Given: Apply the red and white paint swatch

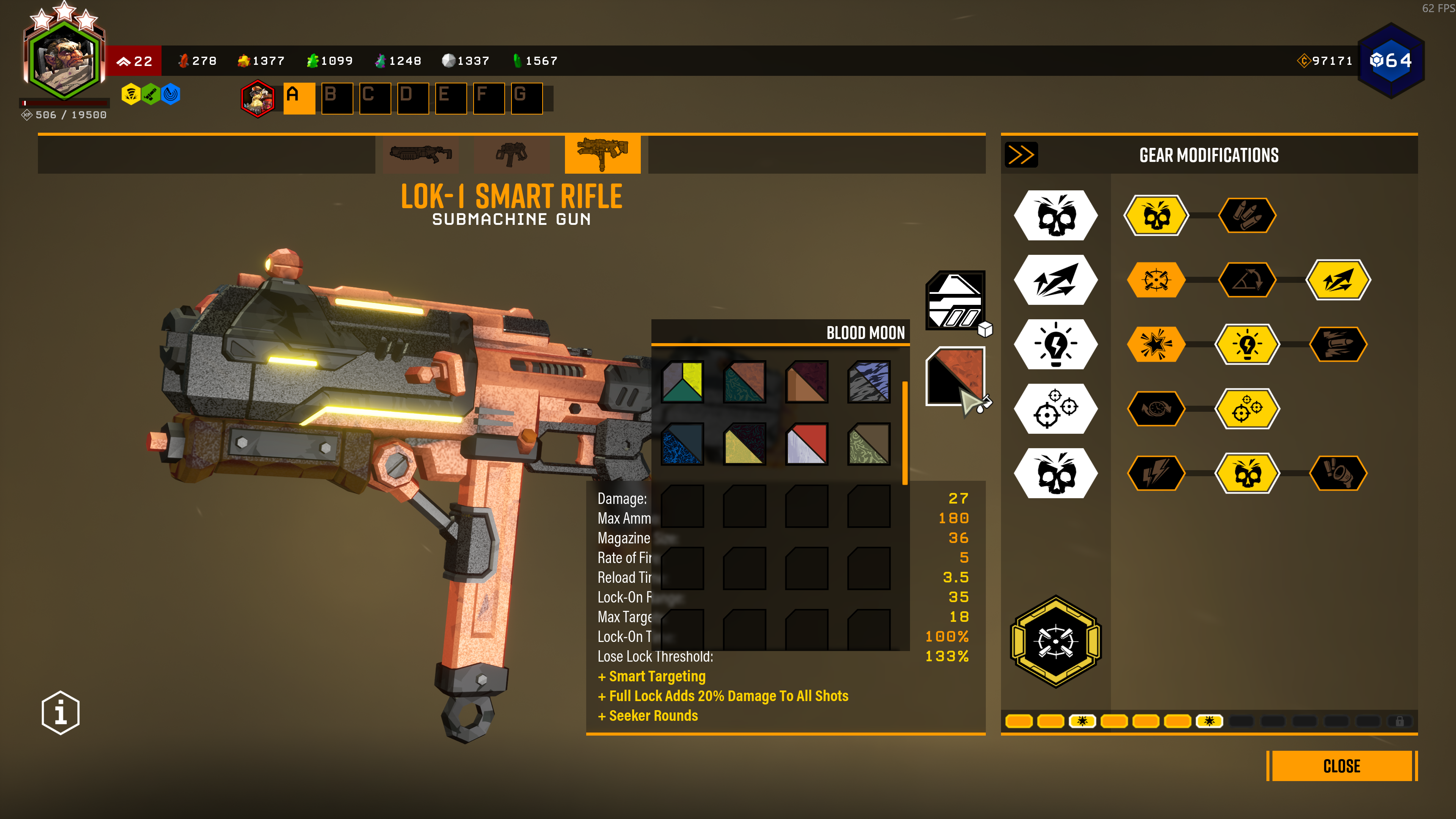Looking at the screenshot, I should [x=806, y=444].
